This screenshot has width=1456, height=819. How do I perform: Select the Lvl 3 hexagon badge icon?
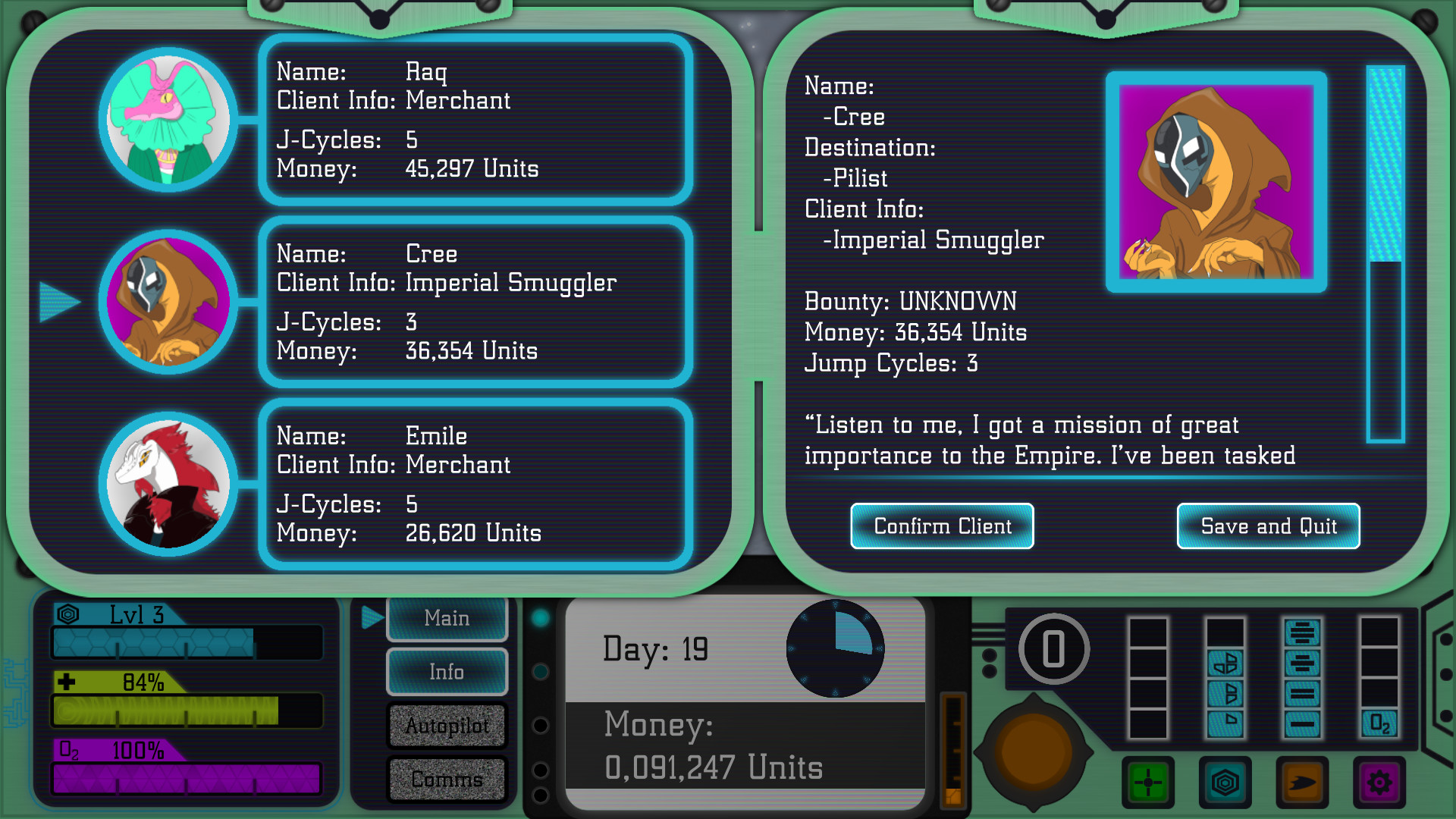(68, 616)
